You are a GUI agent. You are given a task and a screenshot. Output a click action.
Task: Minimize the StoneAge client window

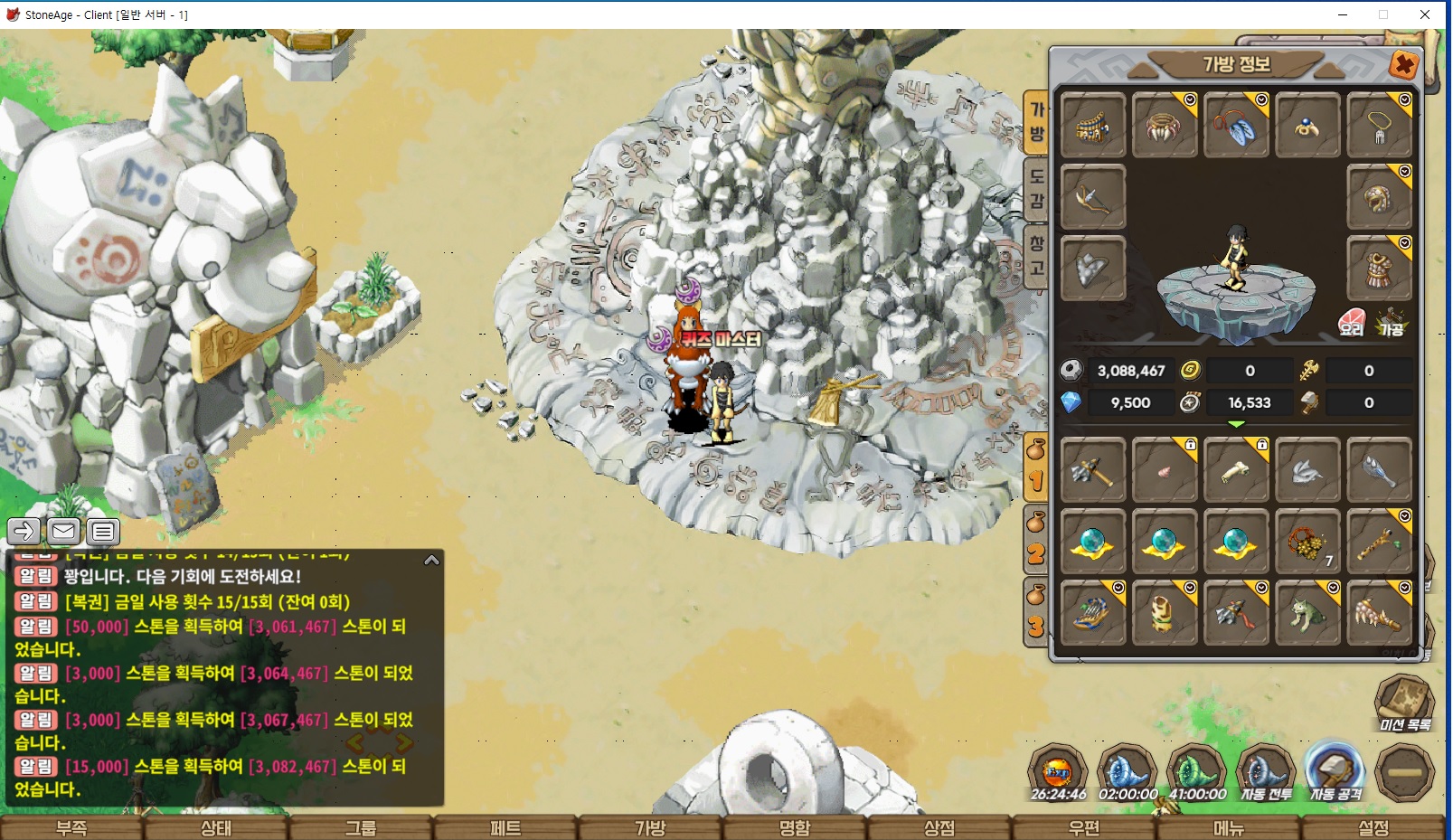[1343, 14]
